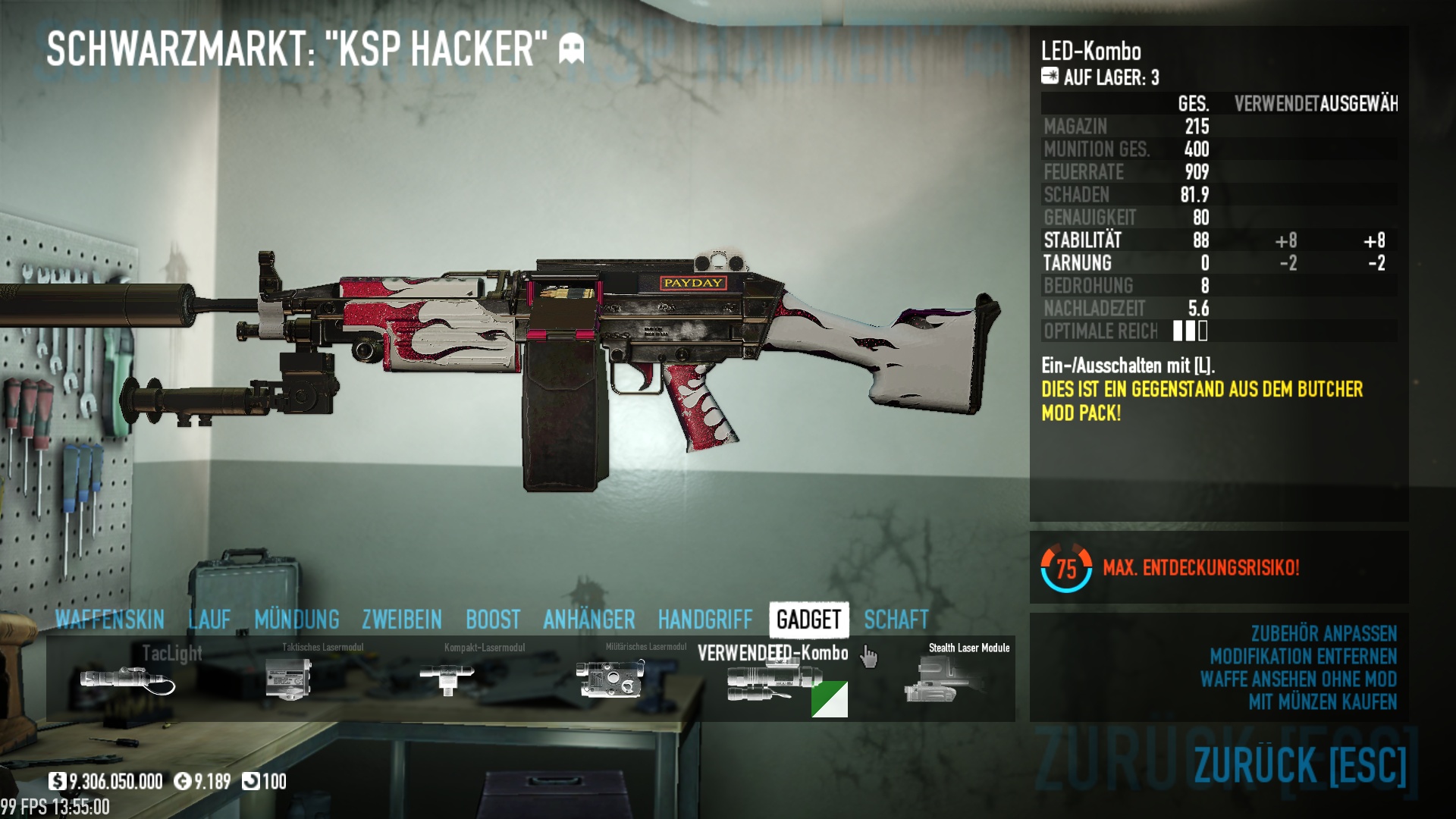This screenshot has width=1456, height=819.
Task: Go back with the Zurück button
Action: pos(1300,764)
